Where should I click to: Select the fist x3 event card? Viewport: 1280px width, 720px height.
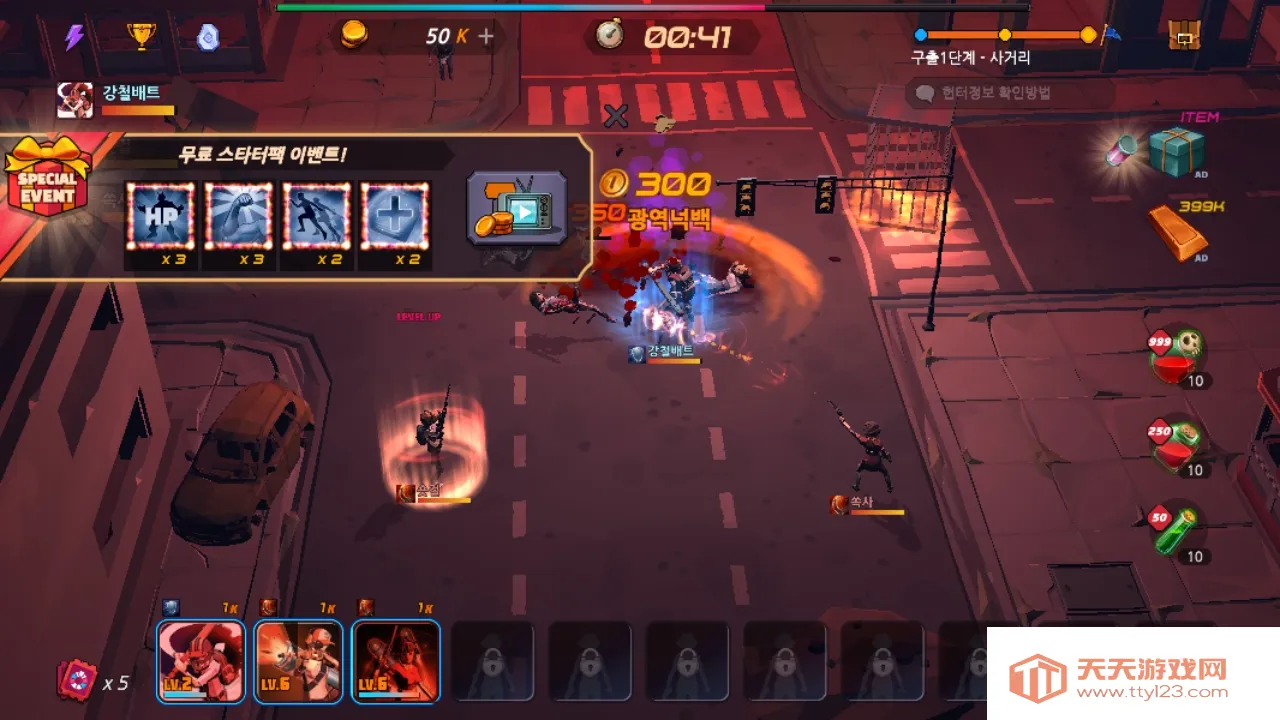240,215
